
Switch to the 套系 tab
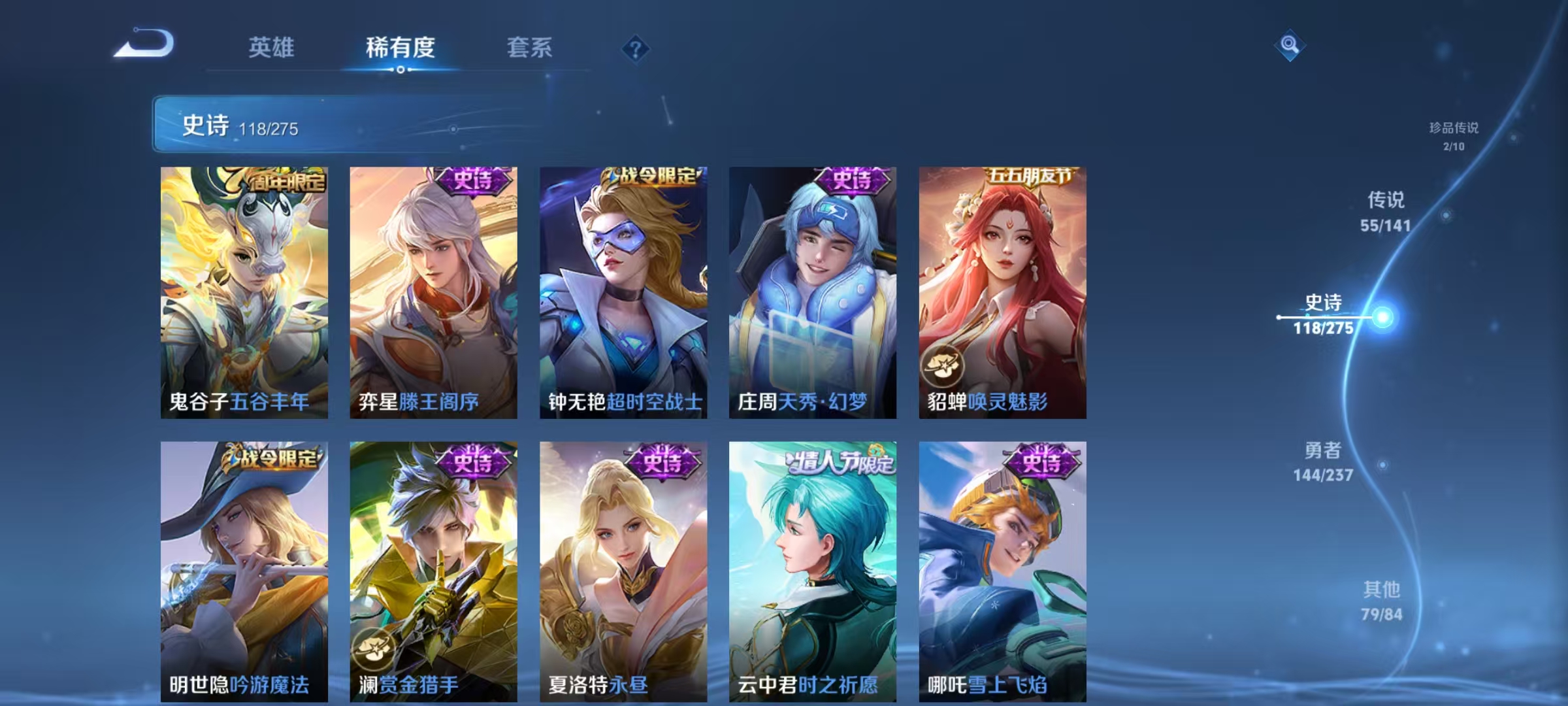pyautogui.click(x=531, y=48)
